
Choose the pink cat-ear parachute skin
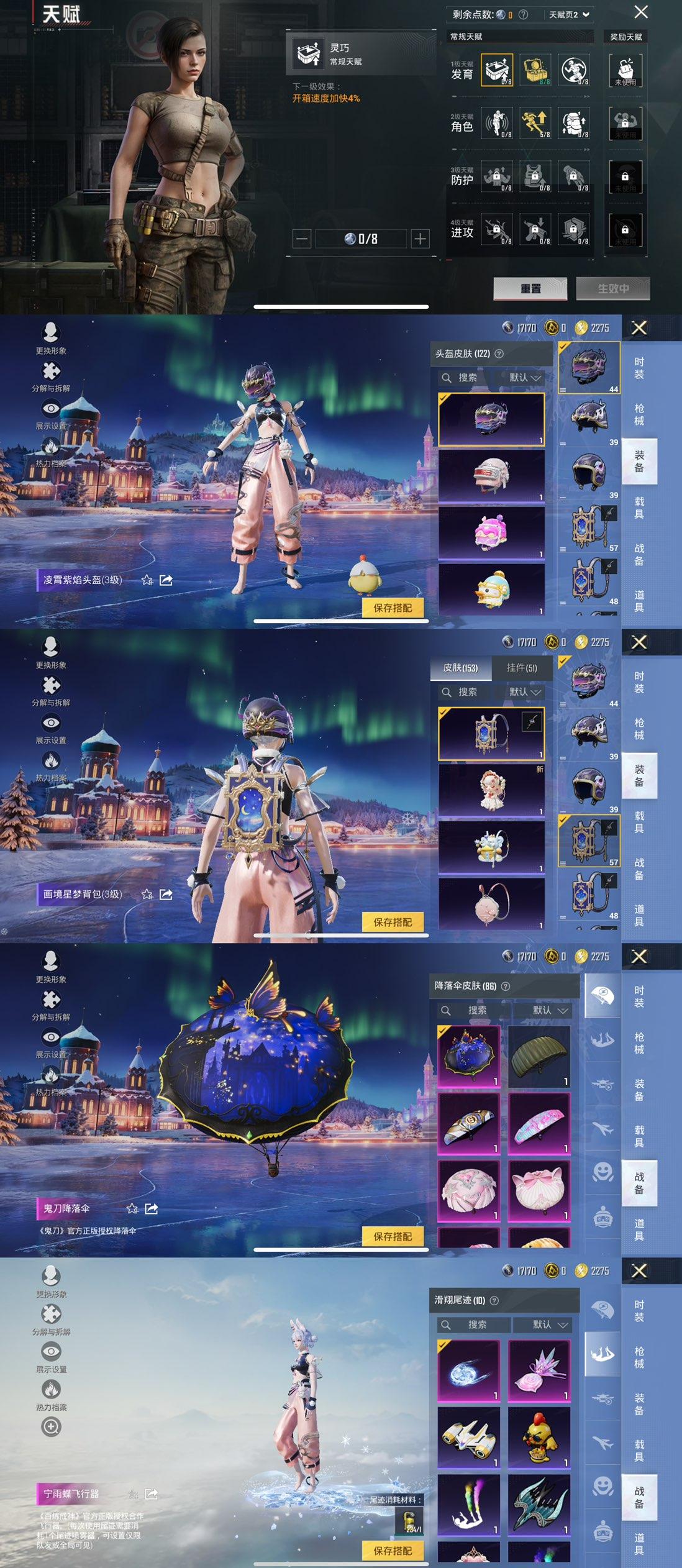(539, 1190)
